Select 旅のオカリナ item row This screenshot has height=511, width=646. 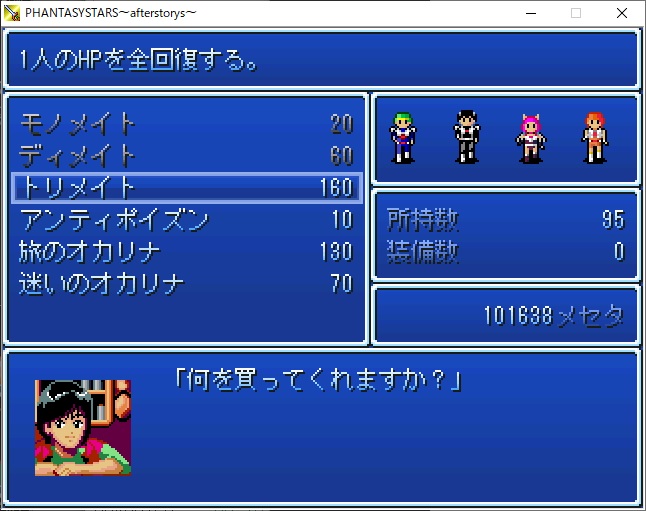[185, 251]
